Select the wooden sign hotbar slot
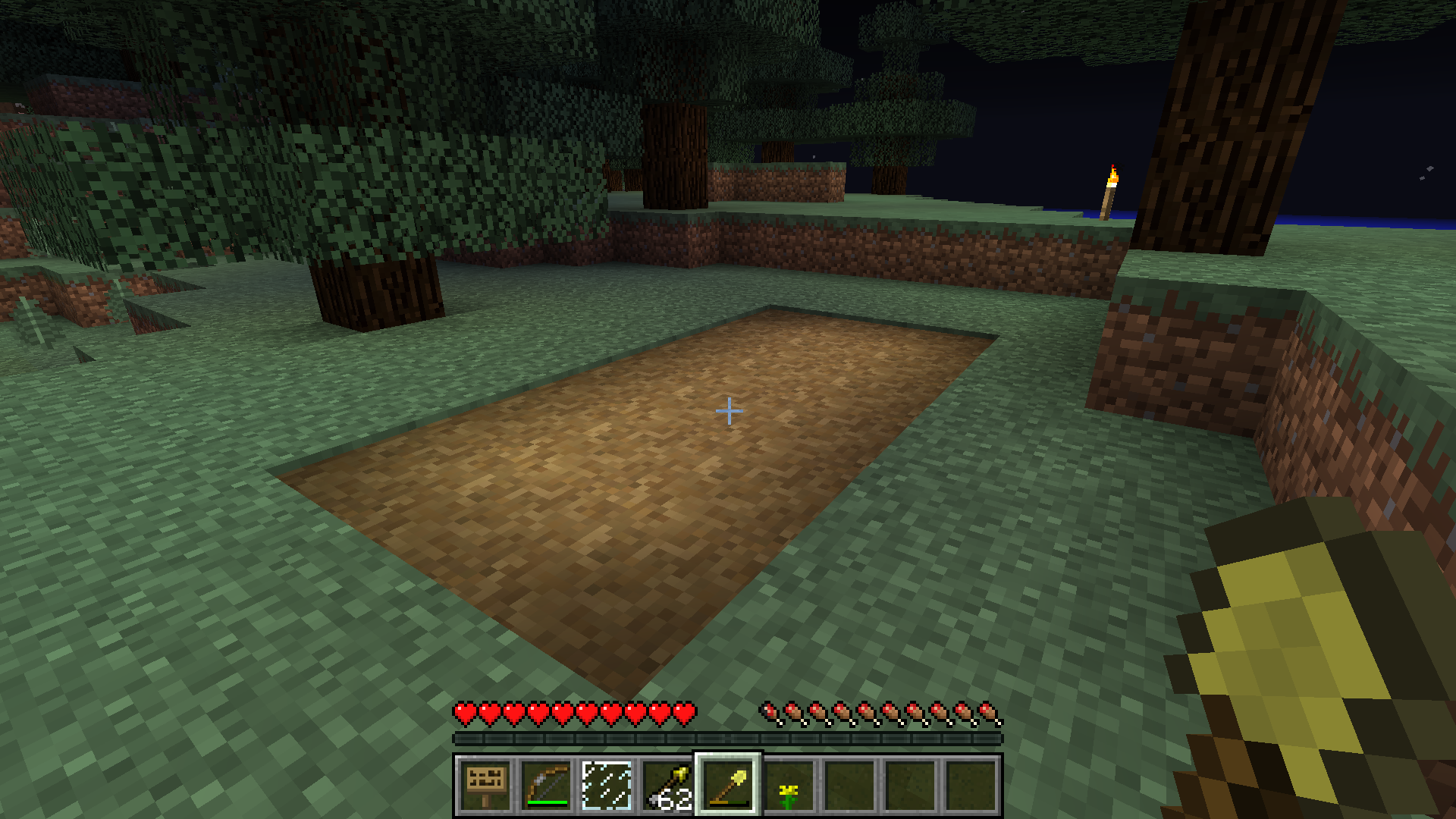Viewport: 1456px width, 819px height. point(485,785)
